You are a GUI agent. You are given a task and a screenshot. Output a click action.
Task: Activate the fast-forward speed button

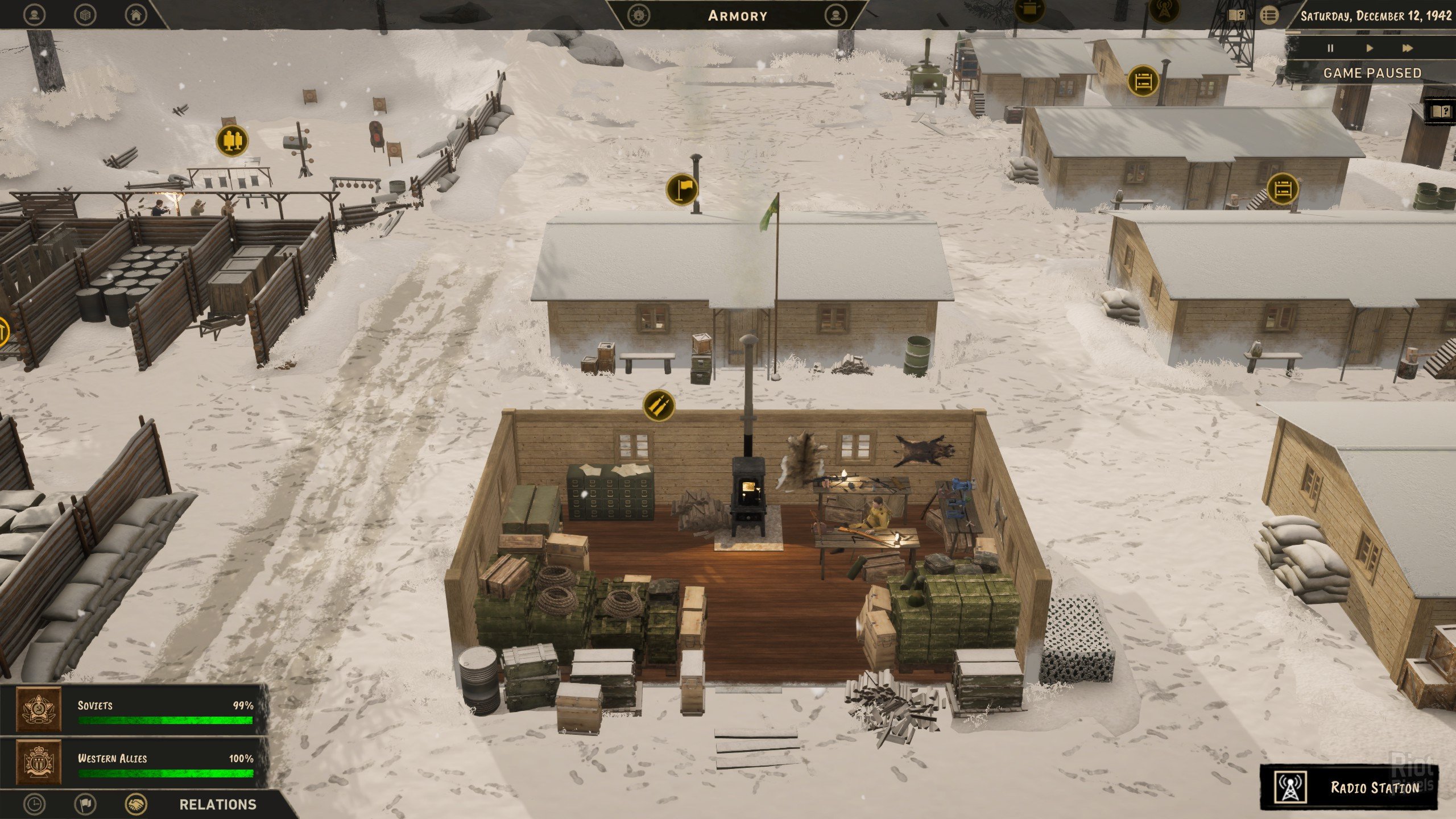(1407, 48)
